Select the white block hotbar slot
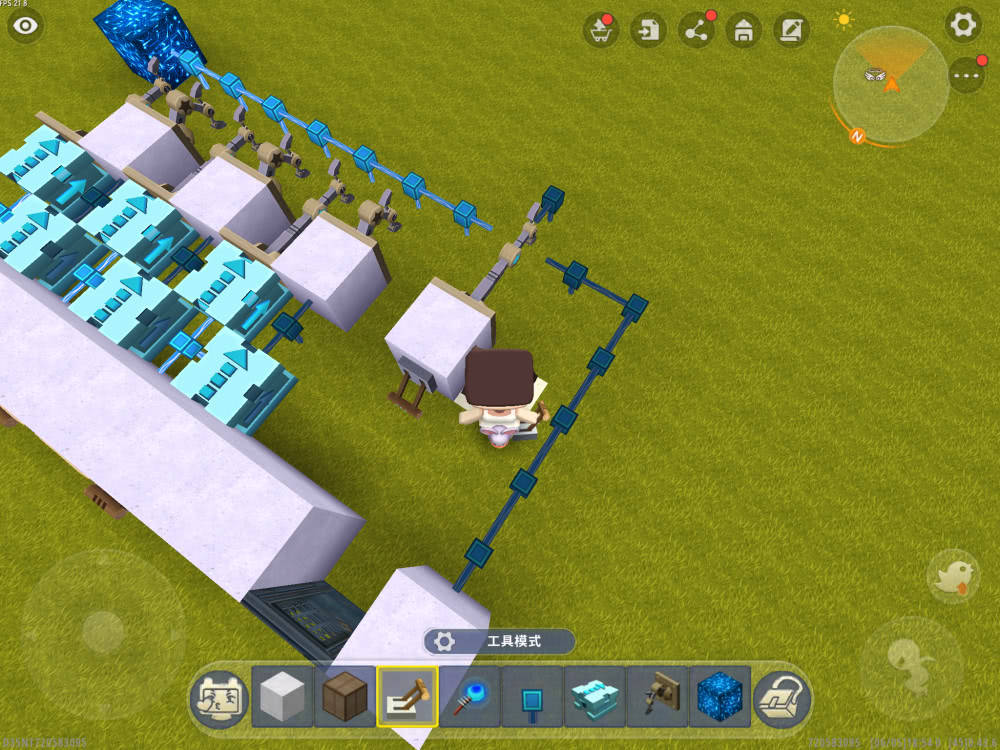The image size is (1000, 750). pos(282,696)
